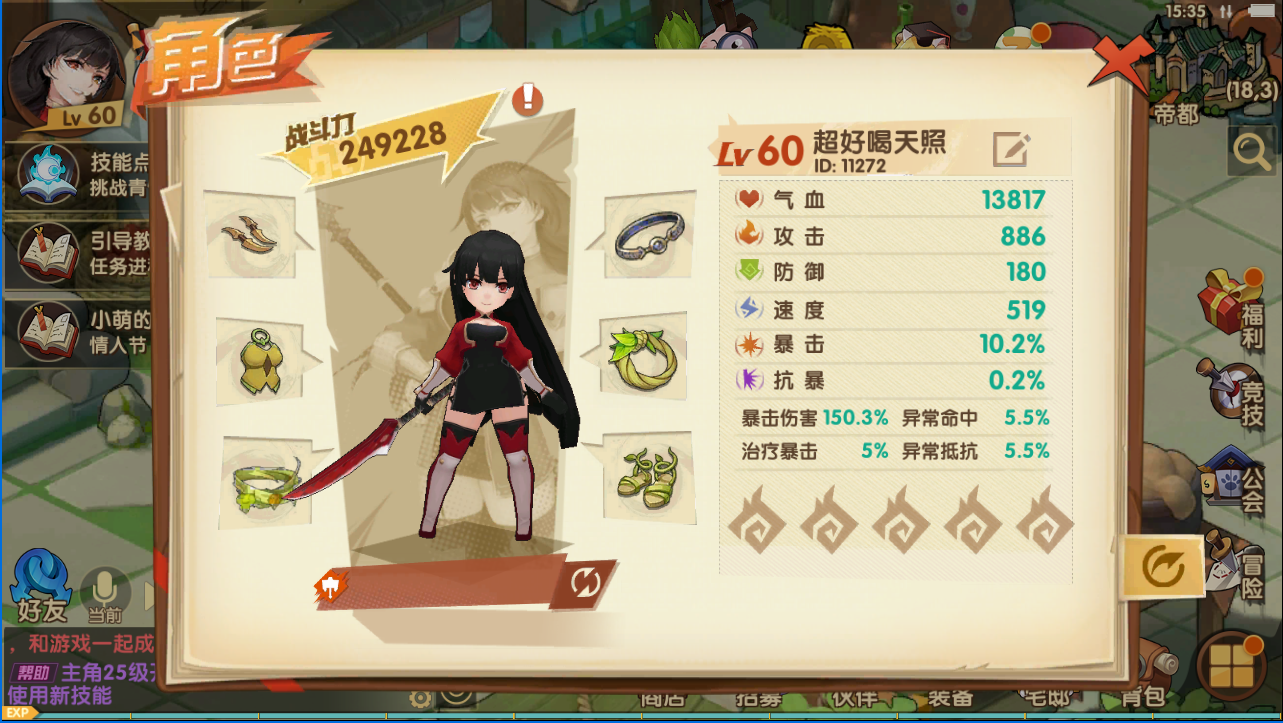Screen dimensions: 1283x723
Task: Open the 竞技 arena menu
Action: 1236,388
